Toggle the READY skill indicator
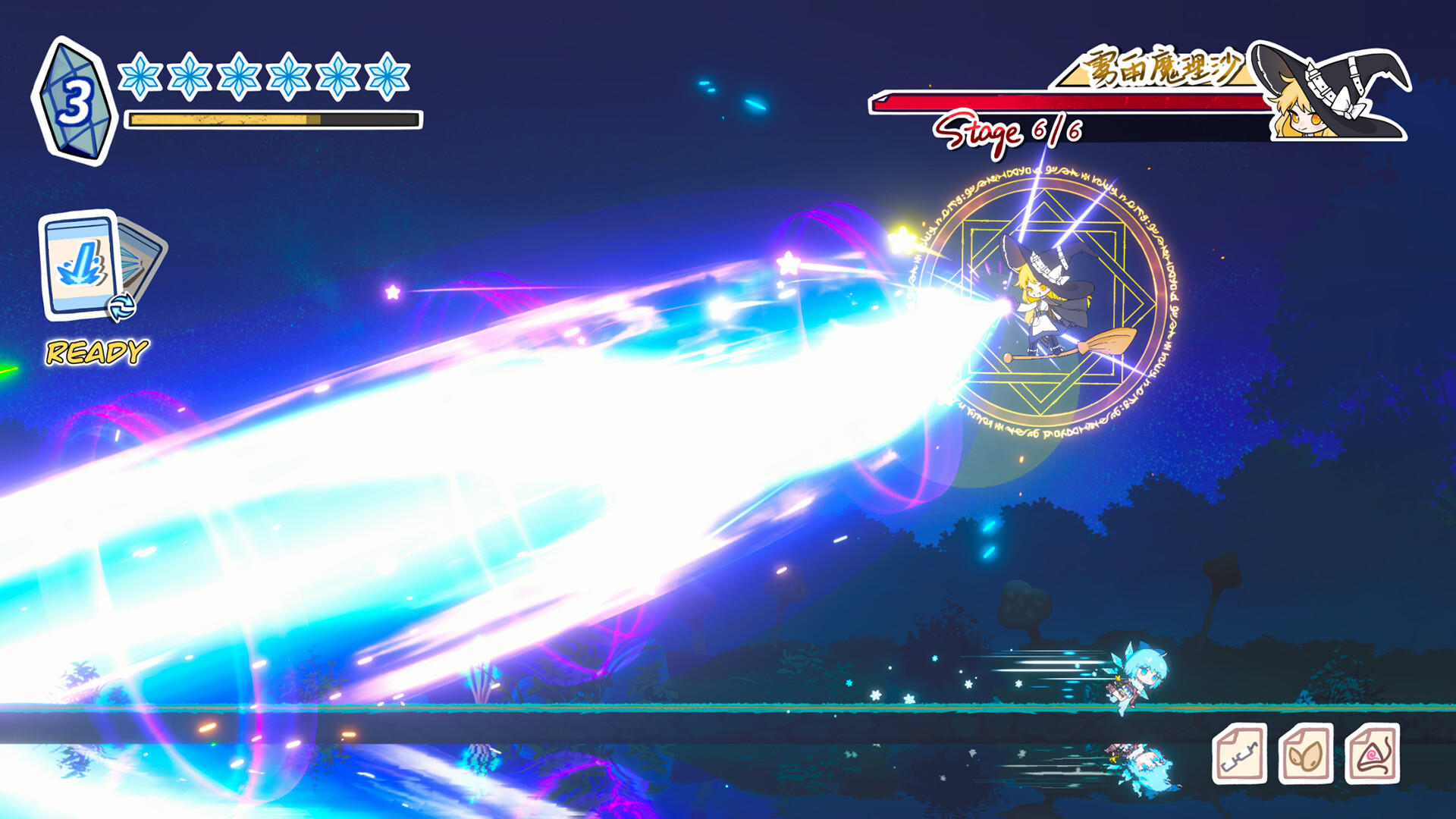Image resolution: width=1456 pixels, height=819 pixels. point(94,351)
